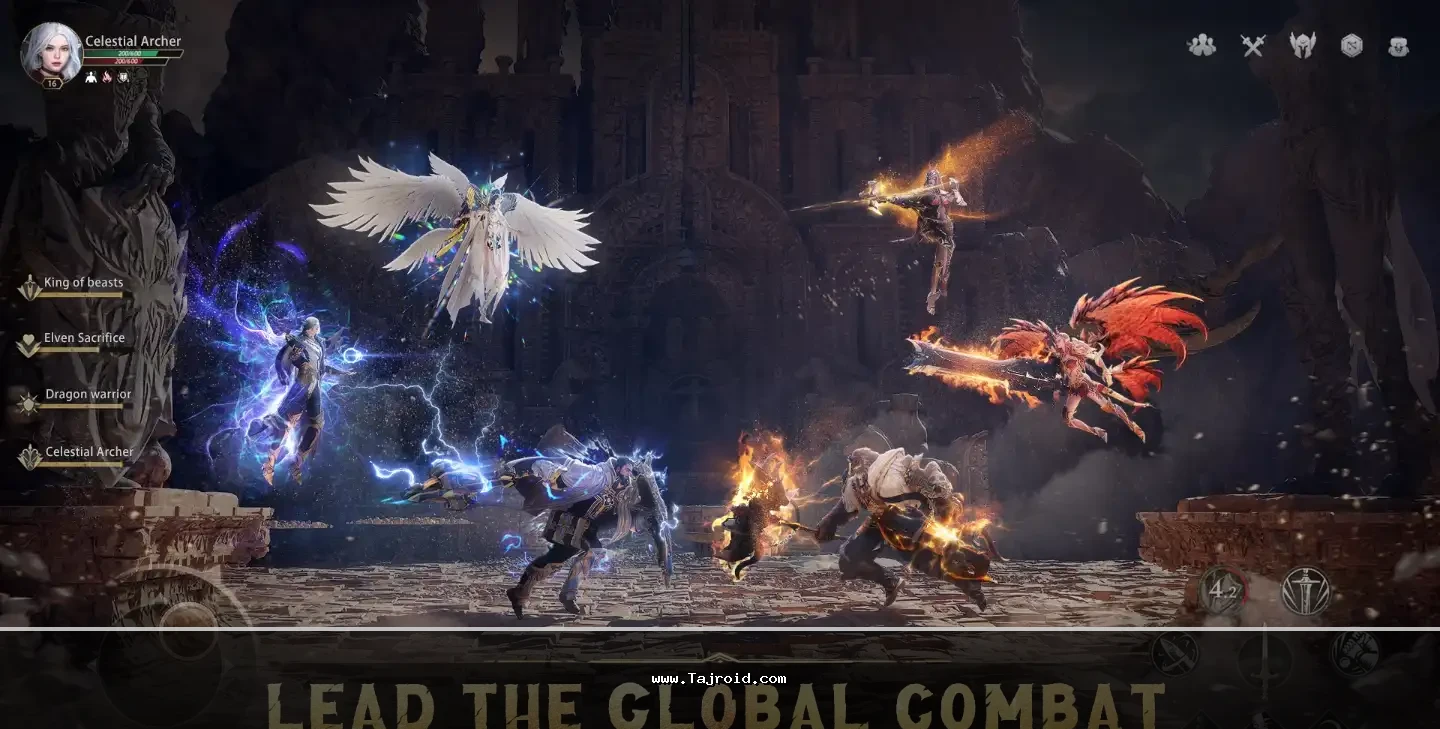Trigger the dagger slash skill
The height and width of the screenshot is (729, 1440).
coord(1176,654)
